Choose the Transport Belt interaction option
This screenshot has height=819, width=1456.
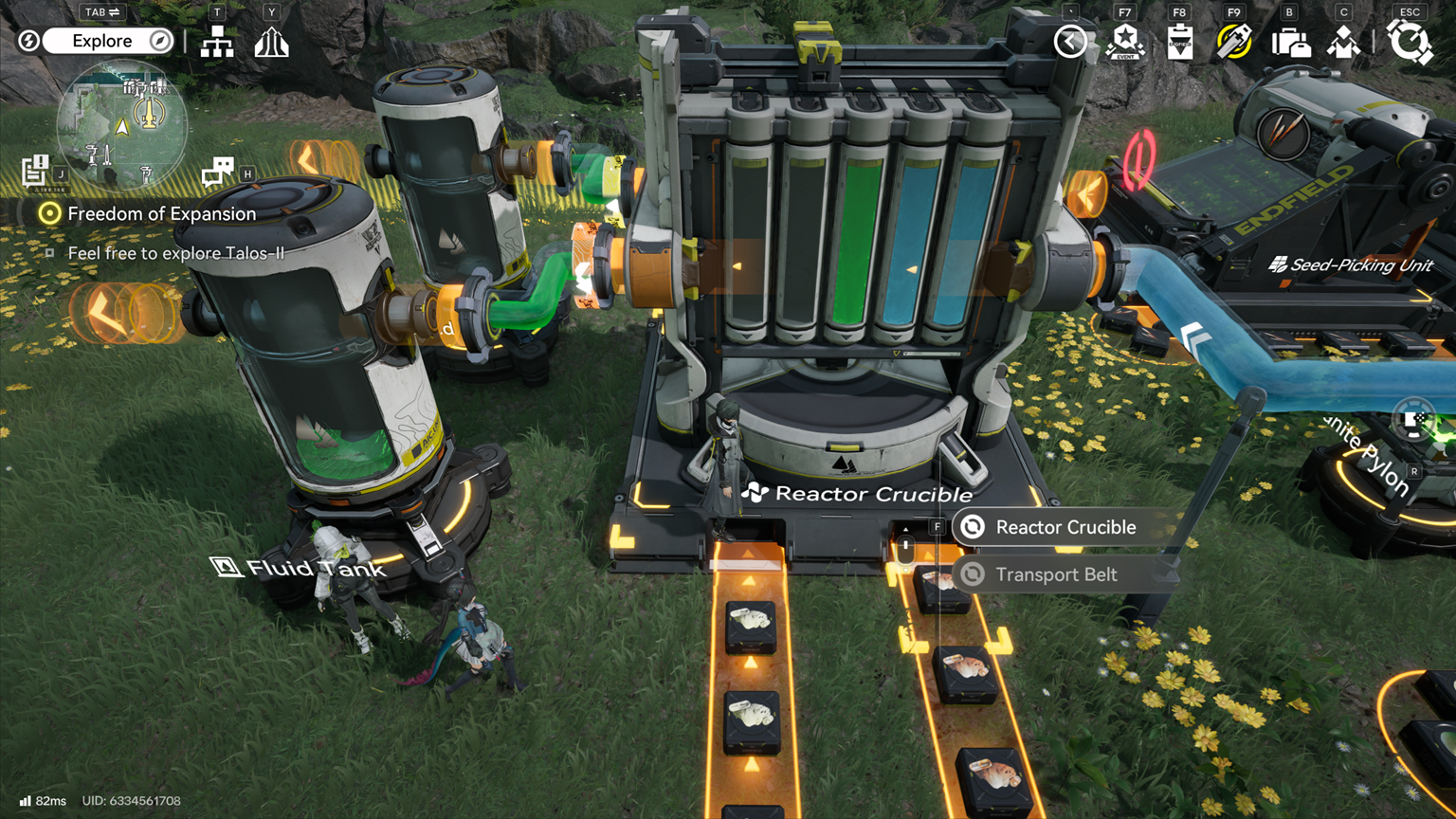[x=1055, y=574]
